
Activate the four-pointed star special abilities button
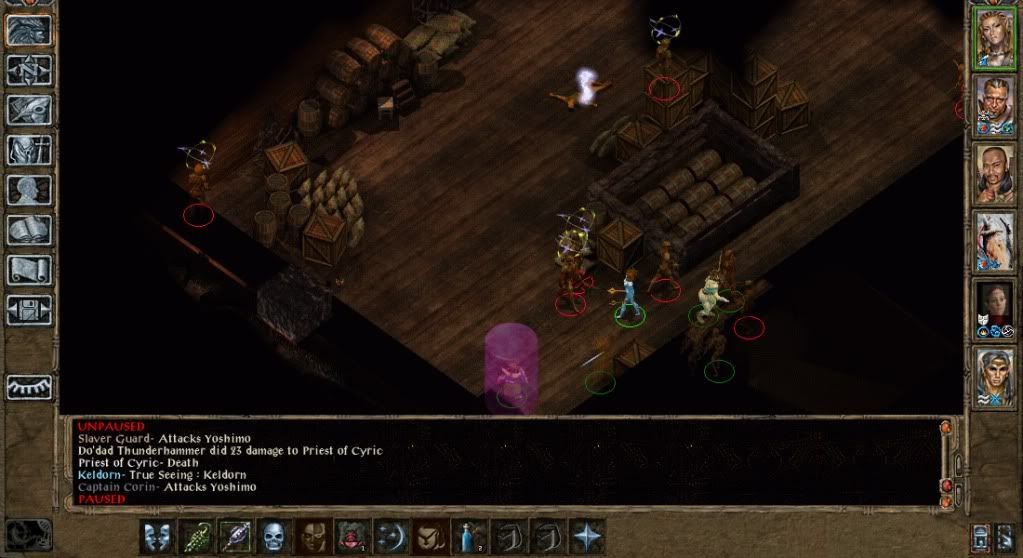586,537
